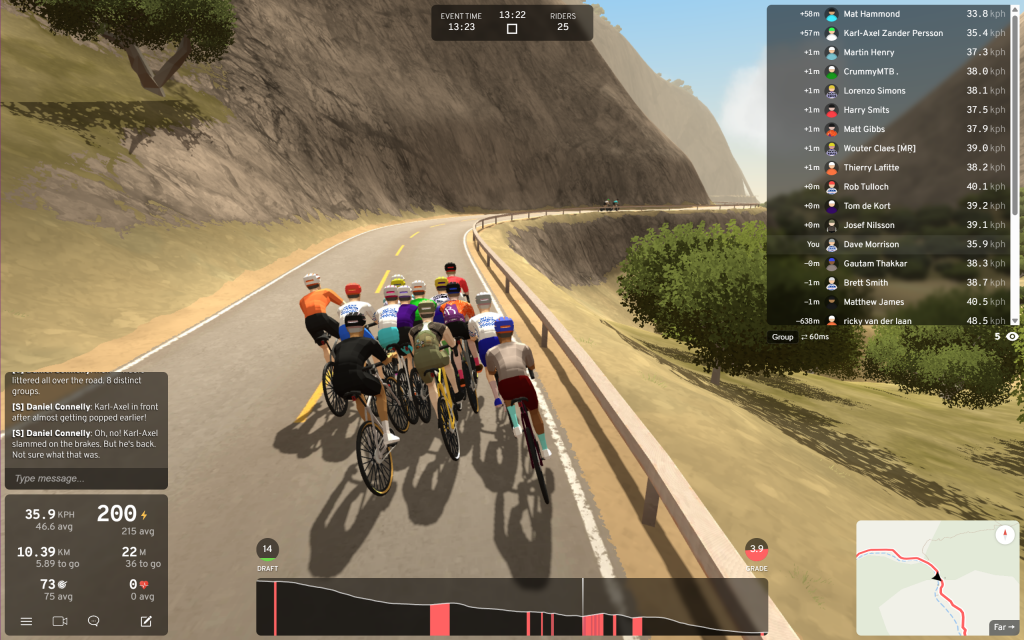Click the stop square under event timer
The width and height of the screenshot is (1024, 640).
point(512,29)
